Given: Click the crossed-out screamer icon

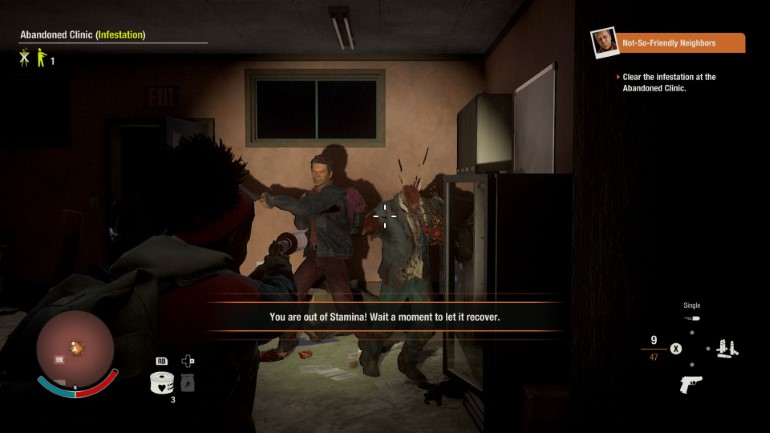Looking at the screenshot, I should [x=25, y=59].
